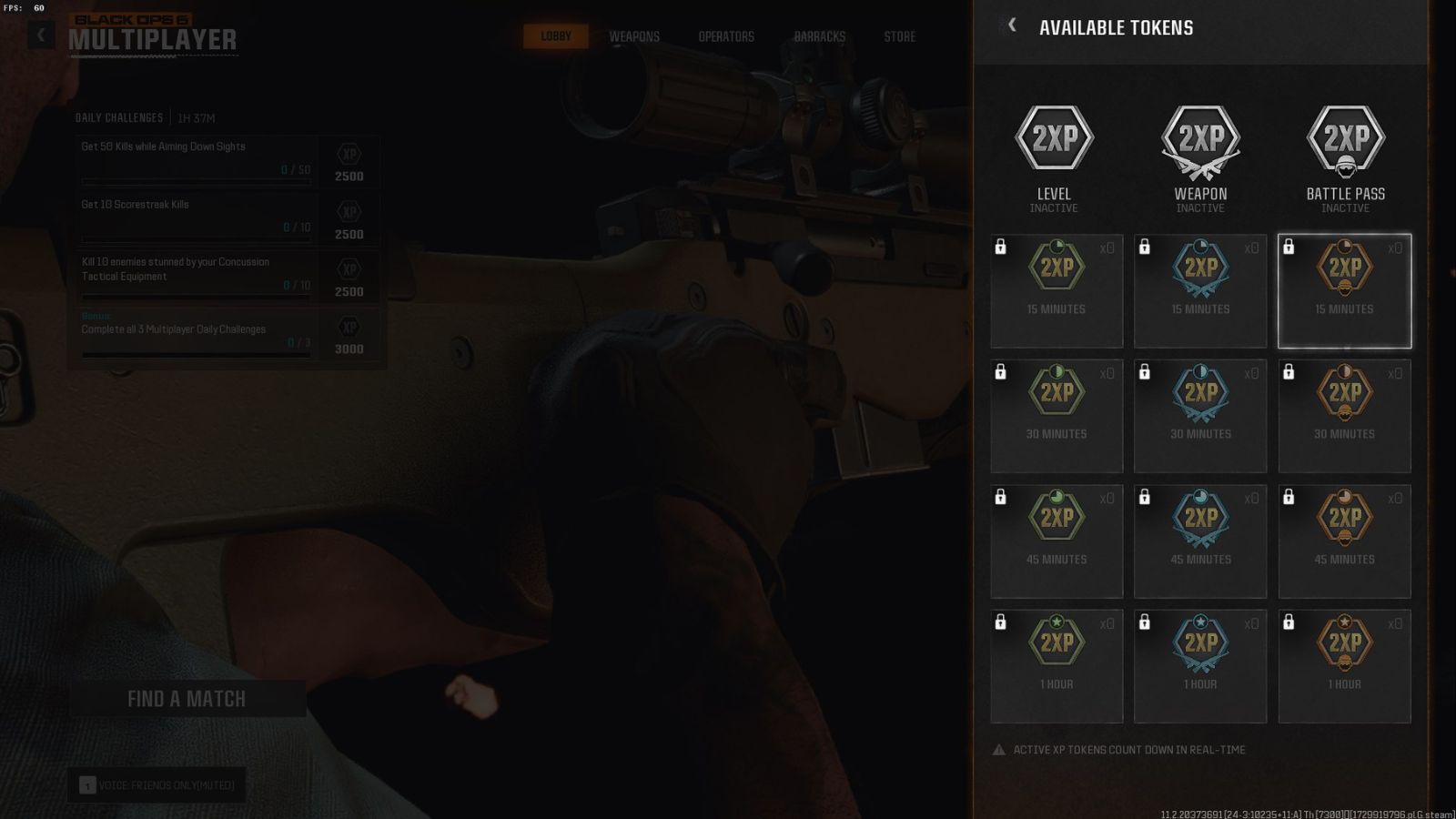Collapse the Available Tokens panel with the back chevron
This screenshot has width=1456, height=819.
(1013, 25)
